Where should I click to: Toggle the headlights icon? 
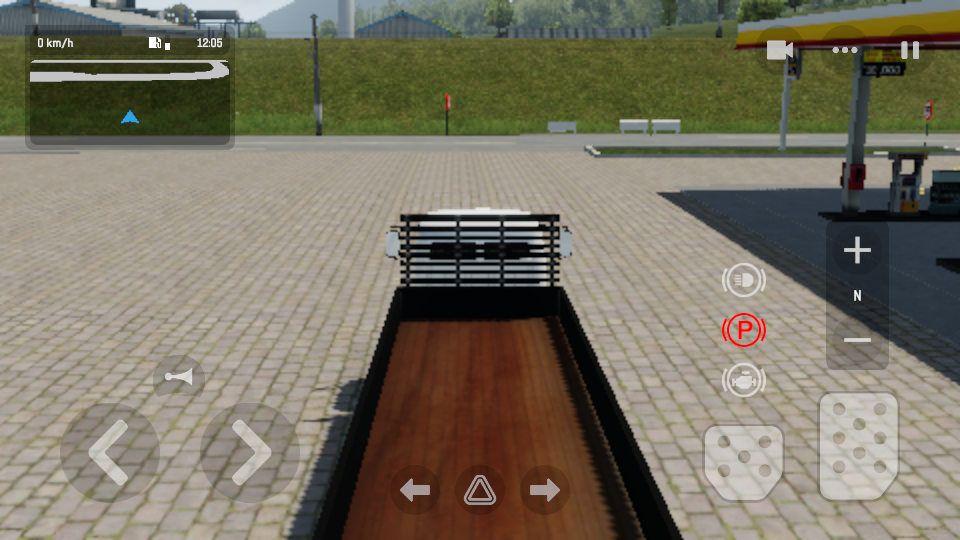tap(743, 281)
